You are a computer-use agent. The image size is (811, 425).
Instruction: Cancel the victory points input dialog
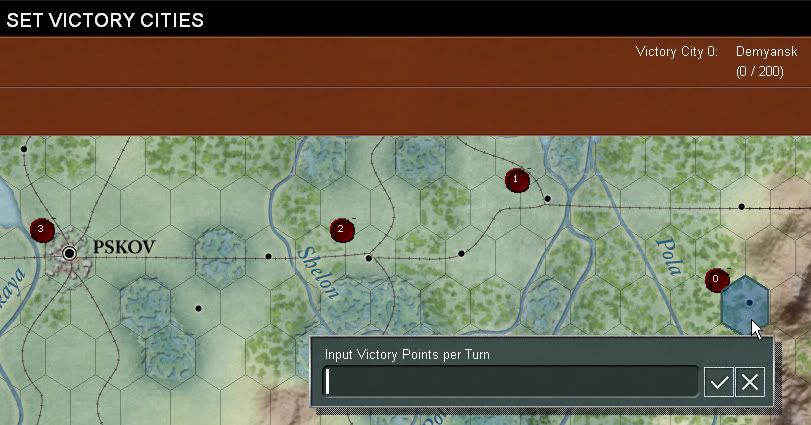coord(750,381)
